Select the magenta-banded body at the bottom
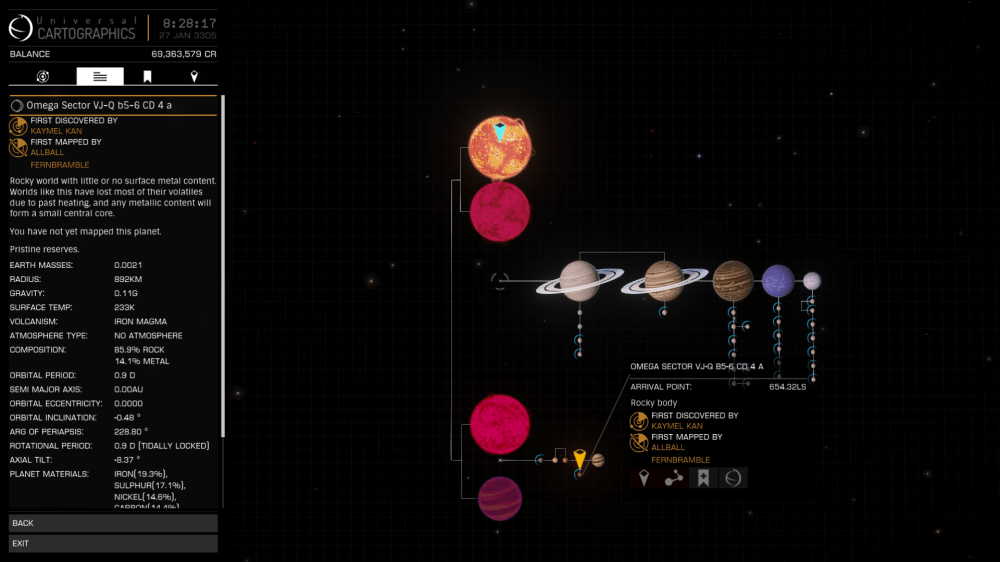 pyautogui.click(x=499, y=498)
